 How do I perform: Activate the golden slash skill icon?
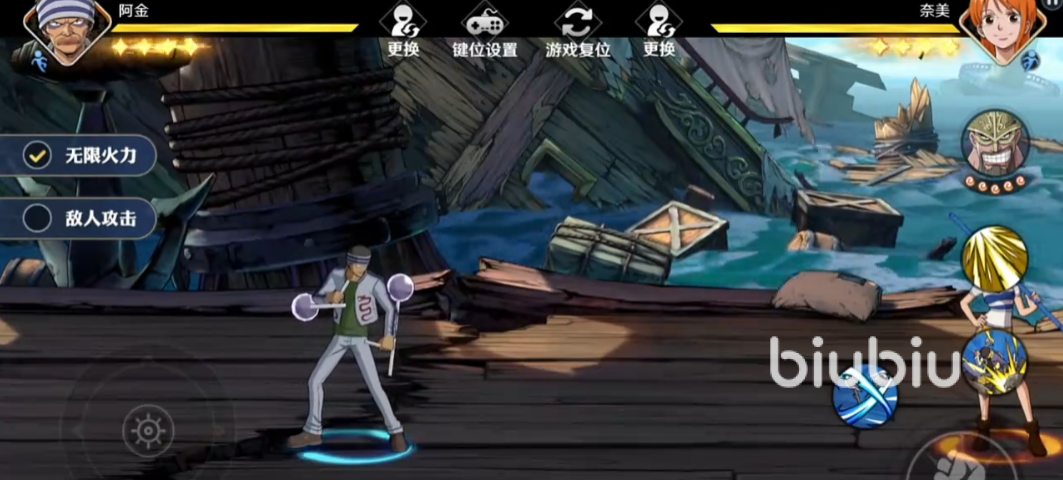pos(994,257)
